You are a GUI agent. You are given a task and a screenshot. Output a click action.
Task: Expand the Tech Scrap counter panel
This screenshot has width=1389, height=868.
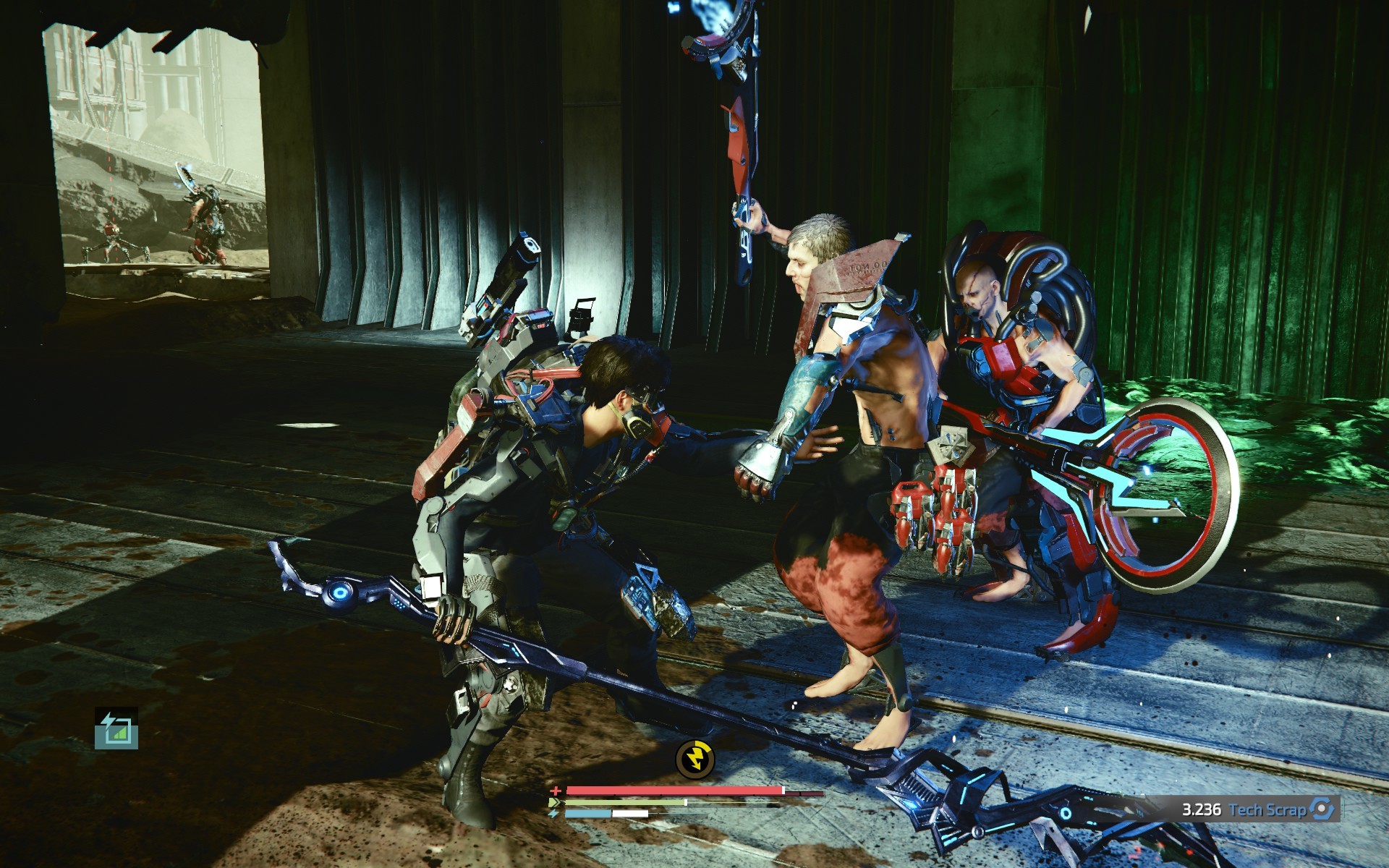tap(1262, 809)
